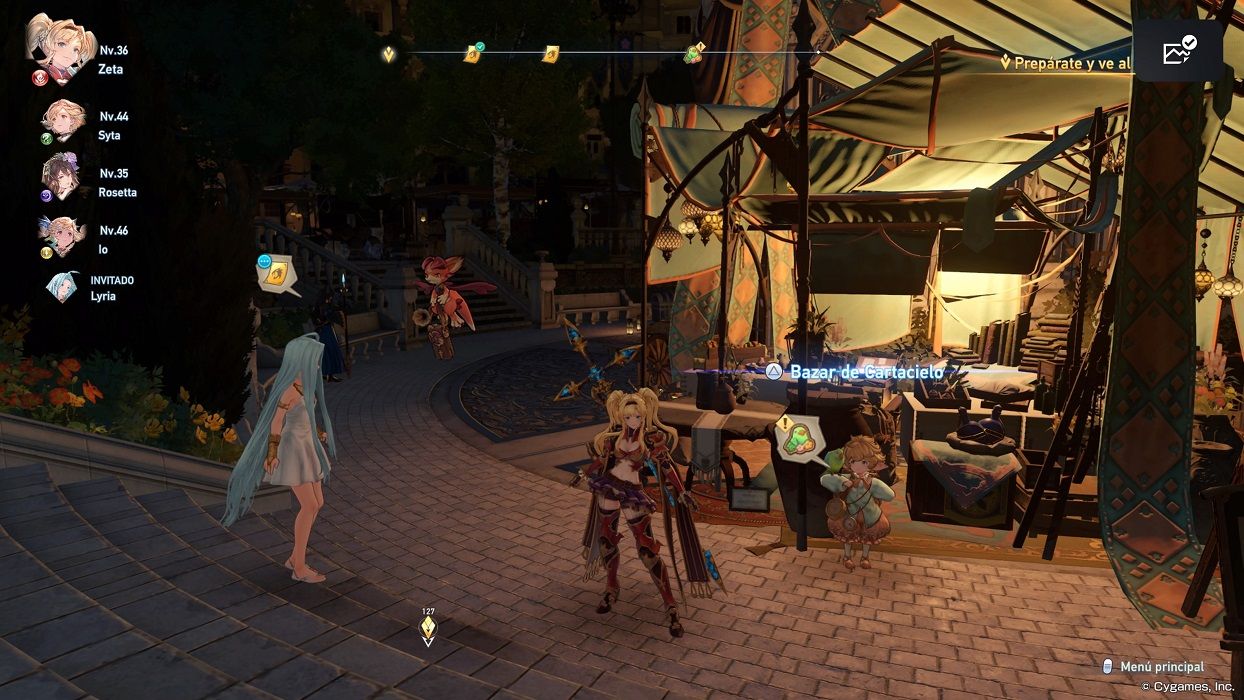Viewport: 1244px width, 700px height.
Task: Select Syta in the party list
Action: click(x=62, y=120)
